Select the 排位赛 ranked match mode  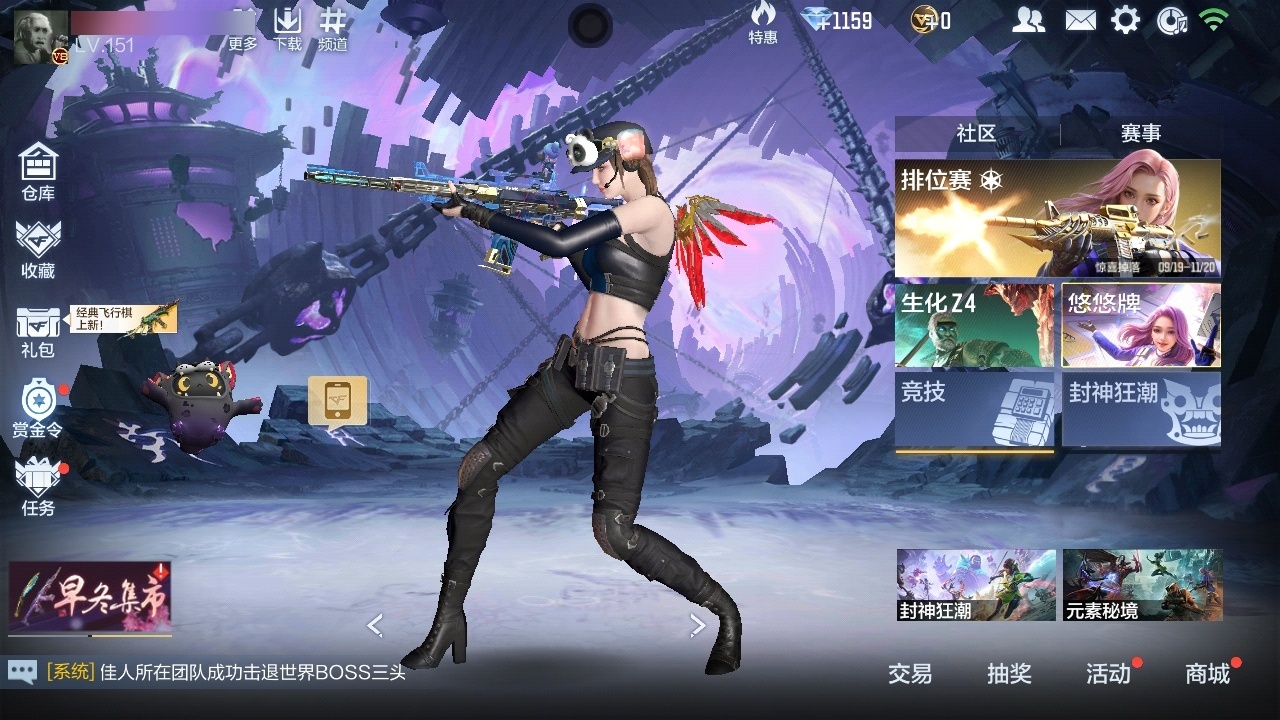tap(1057, 218)
